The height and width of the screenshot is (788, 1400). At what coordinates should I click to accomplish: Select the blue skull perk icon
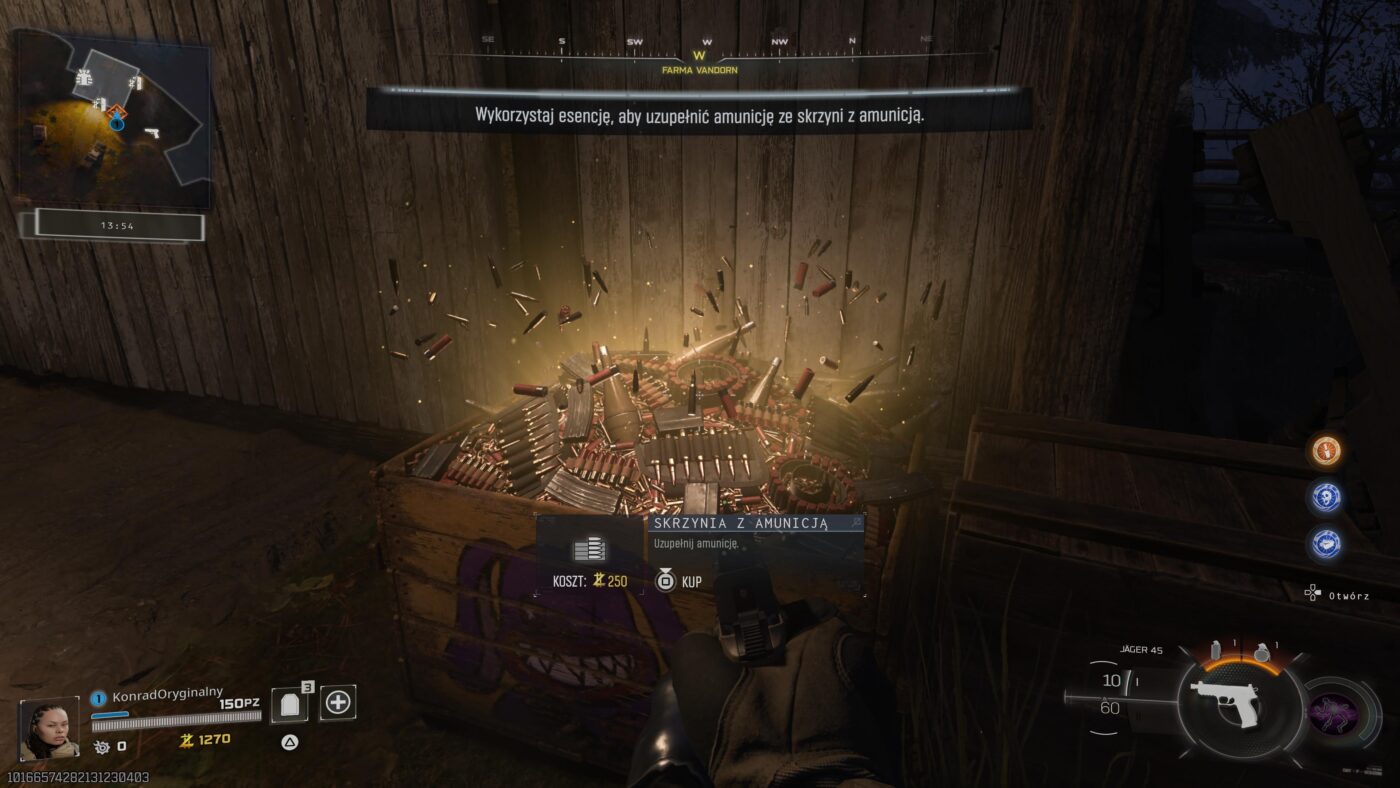[1327, 497]
